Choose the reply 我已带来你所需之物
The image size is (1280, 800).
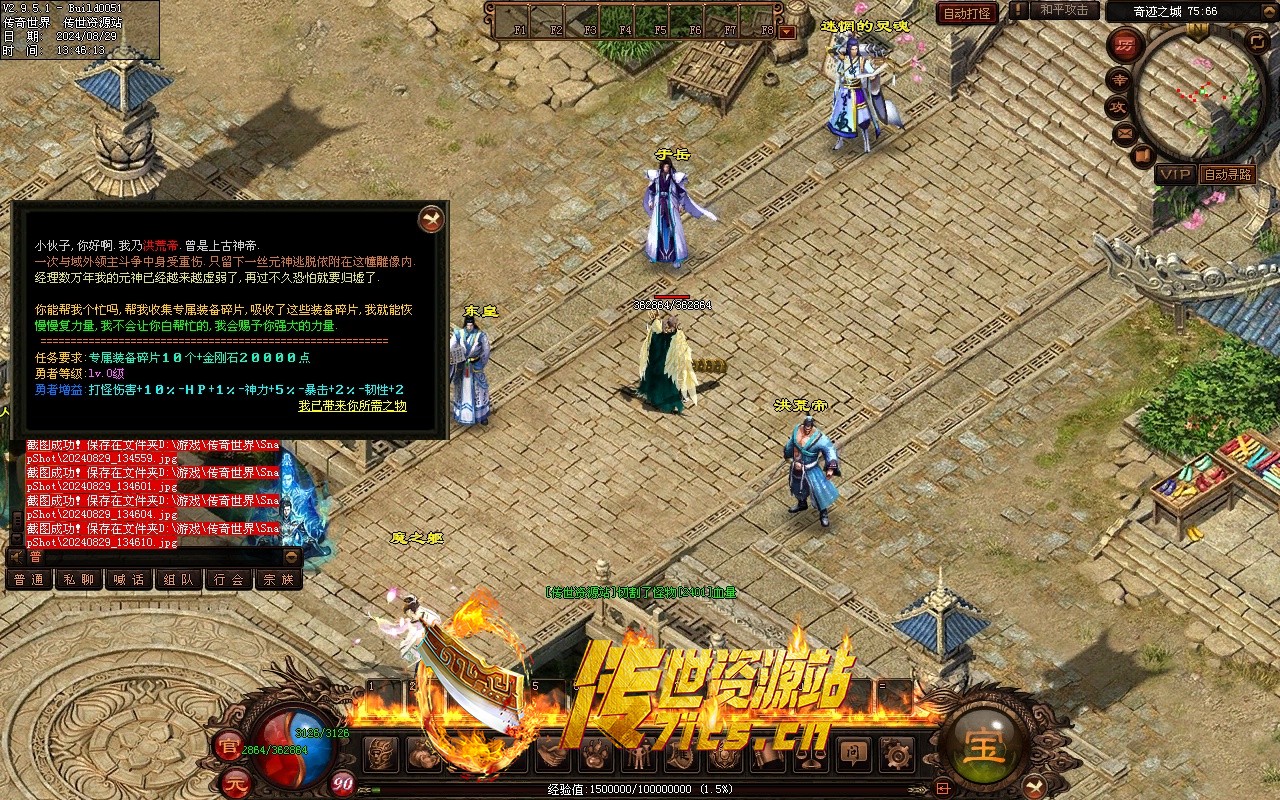[x=352, y=406]
